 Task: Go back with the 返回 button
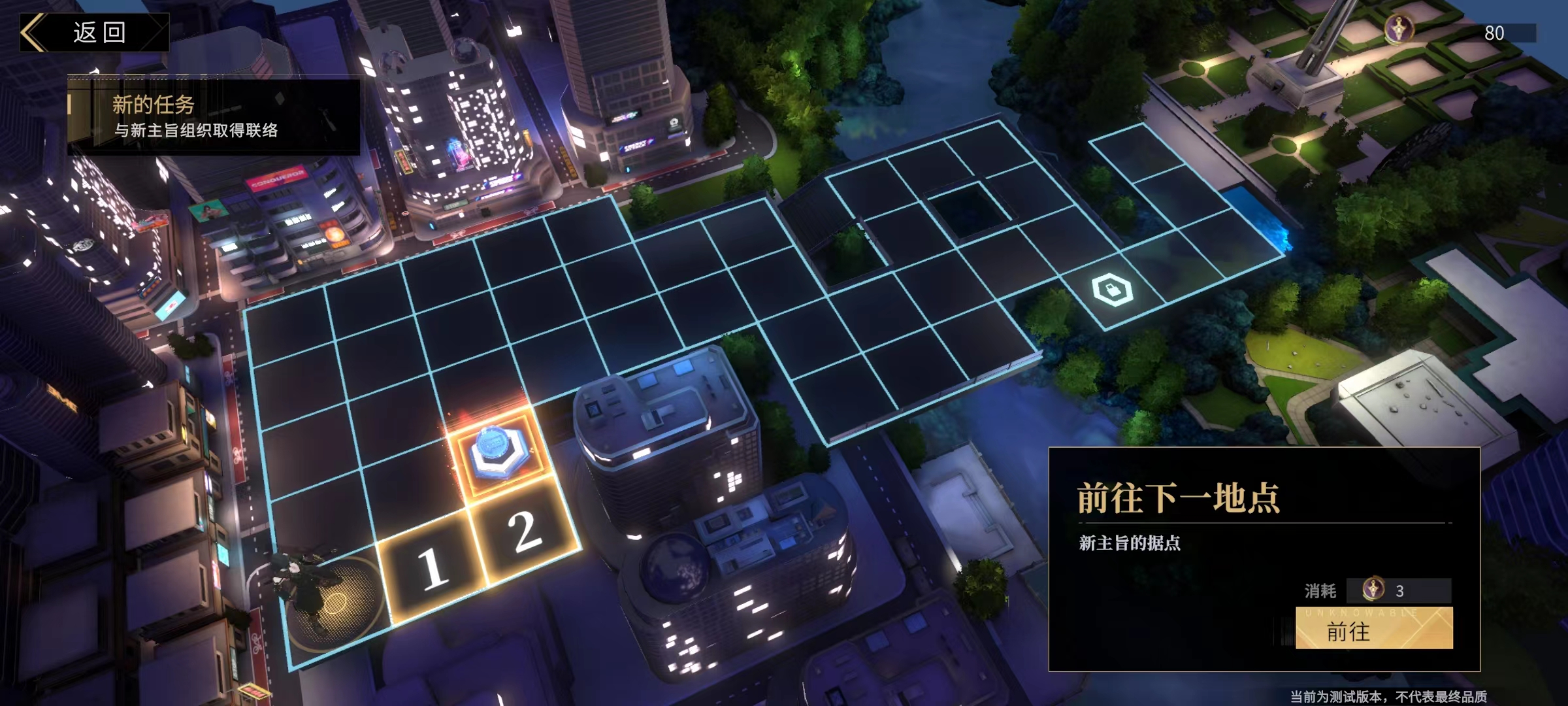(95, 32)
